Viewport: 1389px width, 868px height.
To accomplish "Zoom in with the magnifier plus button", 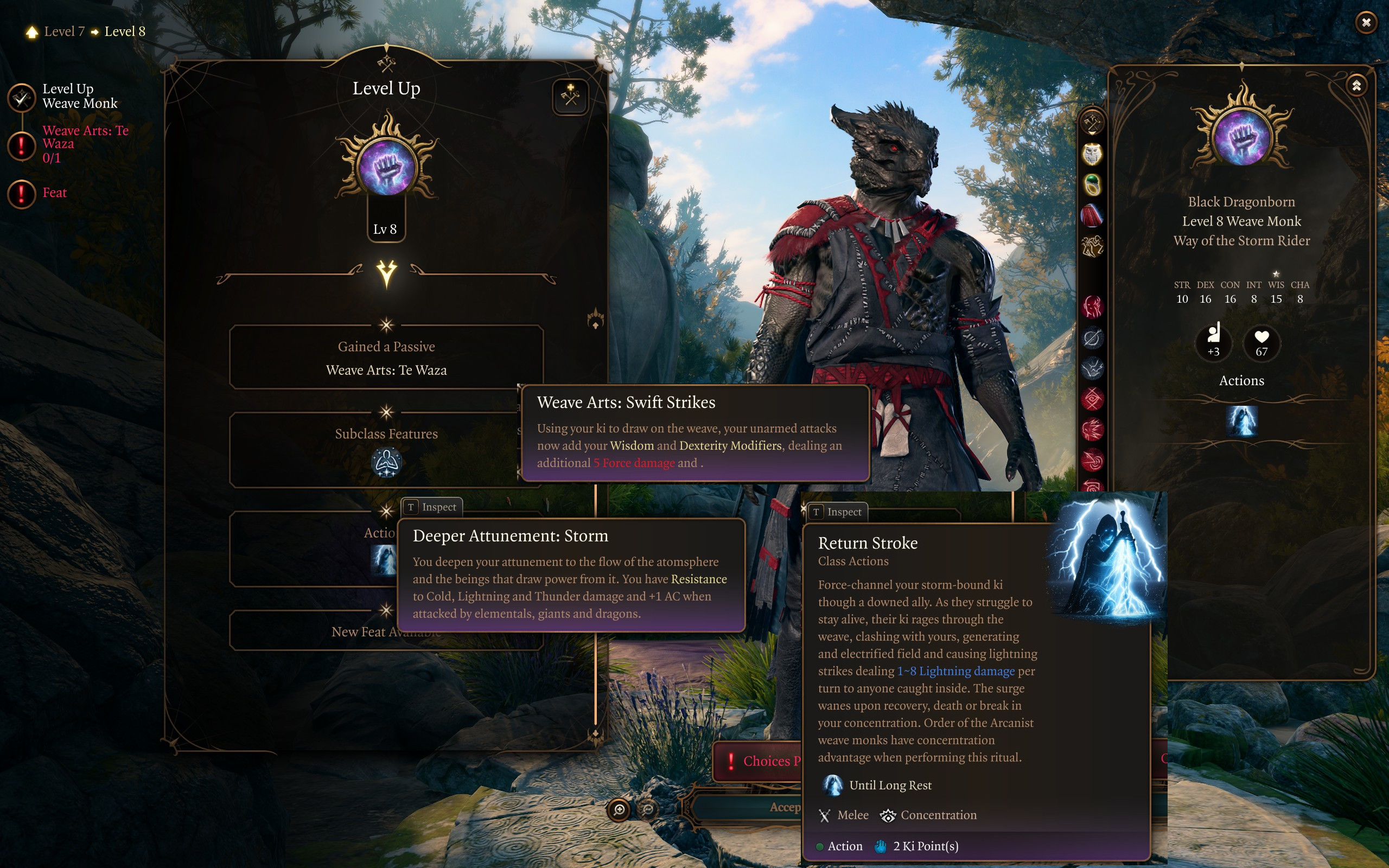I will click(x=619, y=809).
